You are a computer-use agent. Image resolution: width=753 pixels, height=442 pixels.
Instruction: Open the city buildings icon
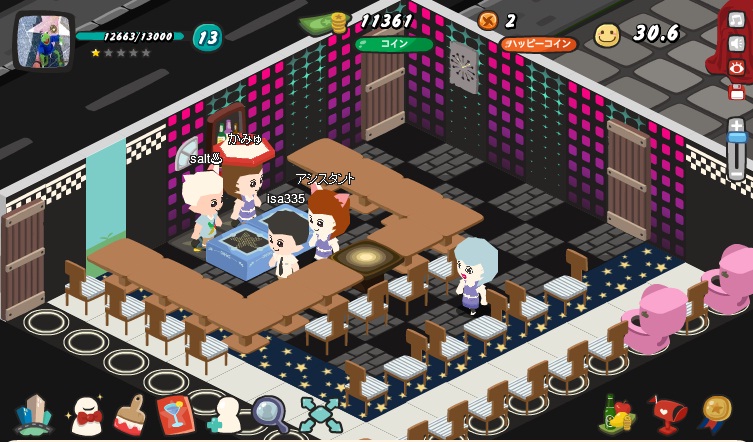(34, 415)
